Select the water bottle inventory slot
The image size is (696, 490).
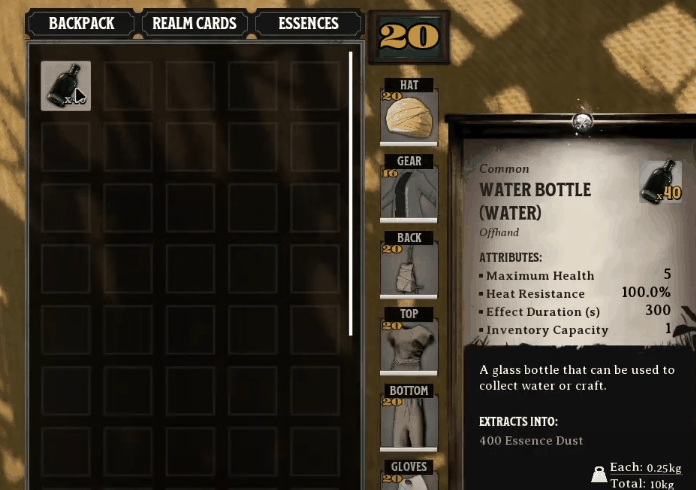(x=66, y=86)
